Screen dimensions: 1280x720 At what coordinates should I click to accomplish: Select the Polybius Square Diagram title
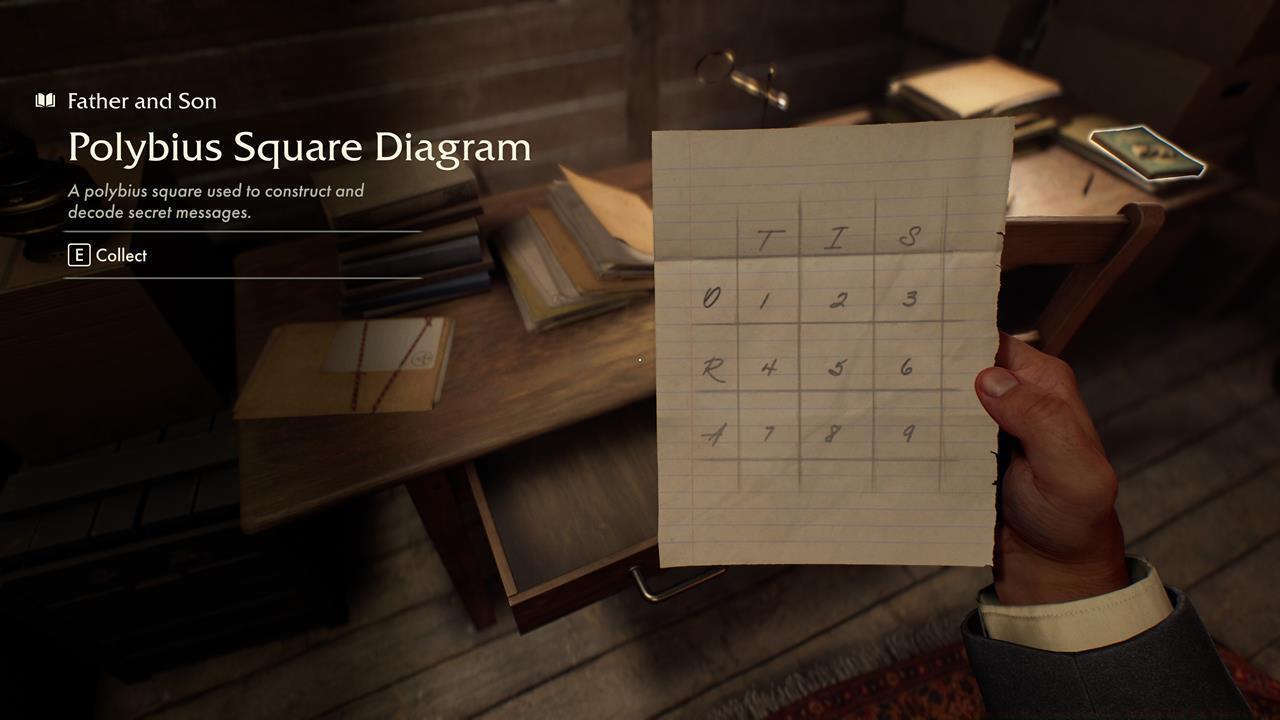(299, 147)
